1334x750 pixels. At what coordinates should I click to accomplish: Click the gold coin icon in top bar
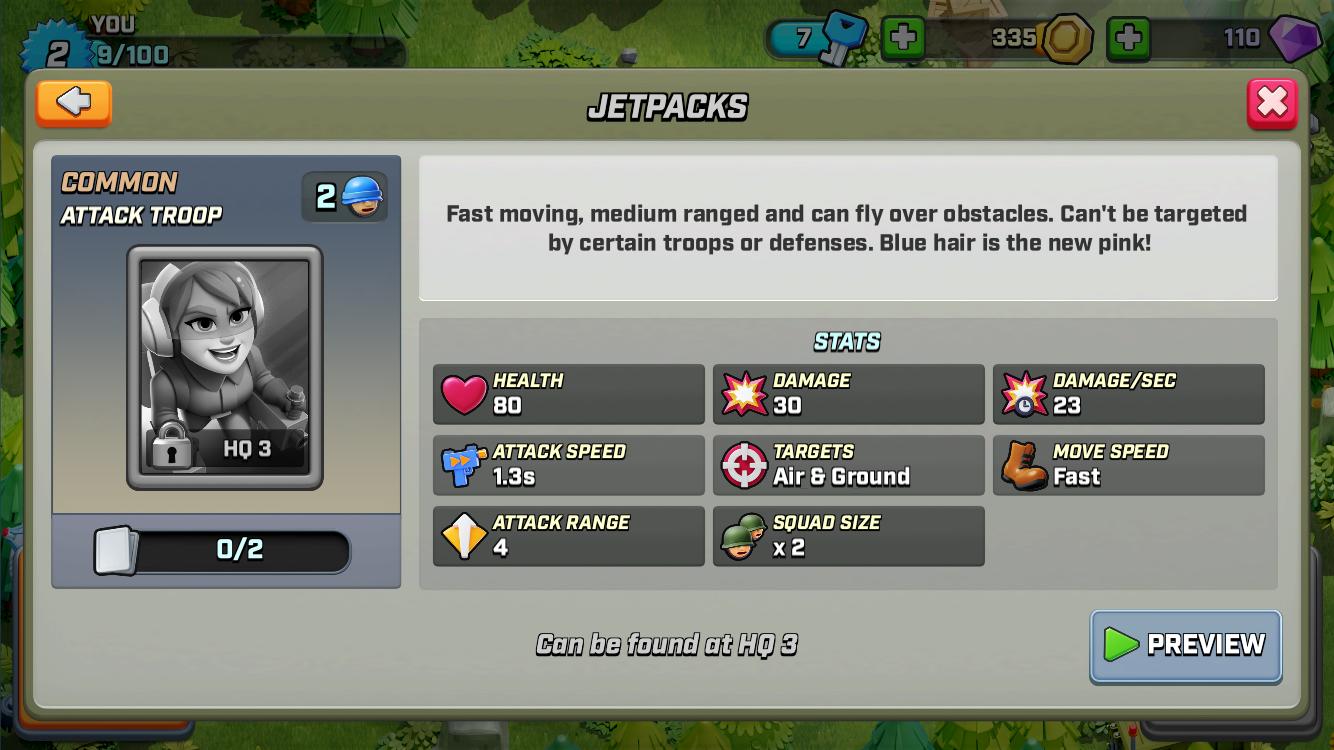coord(1066,38)
